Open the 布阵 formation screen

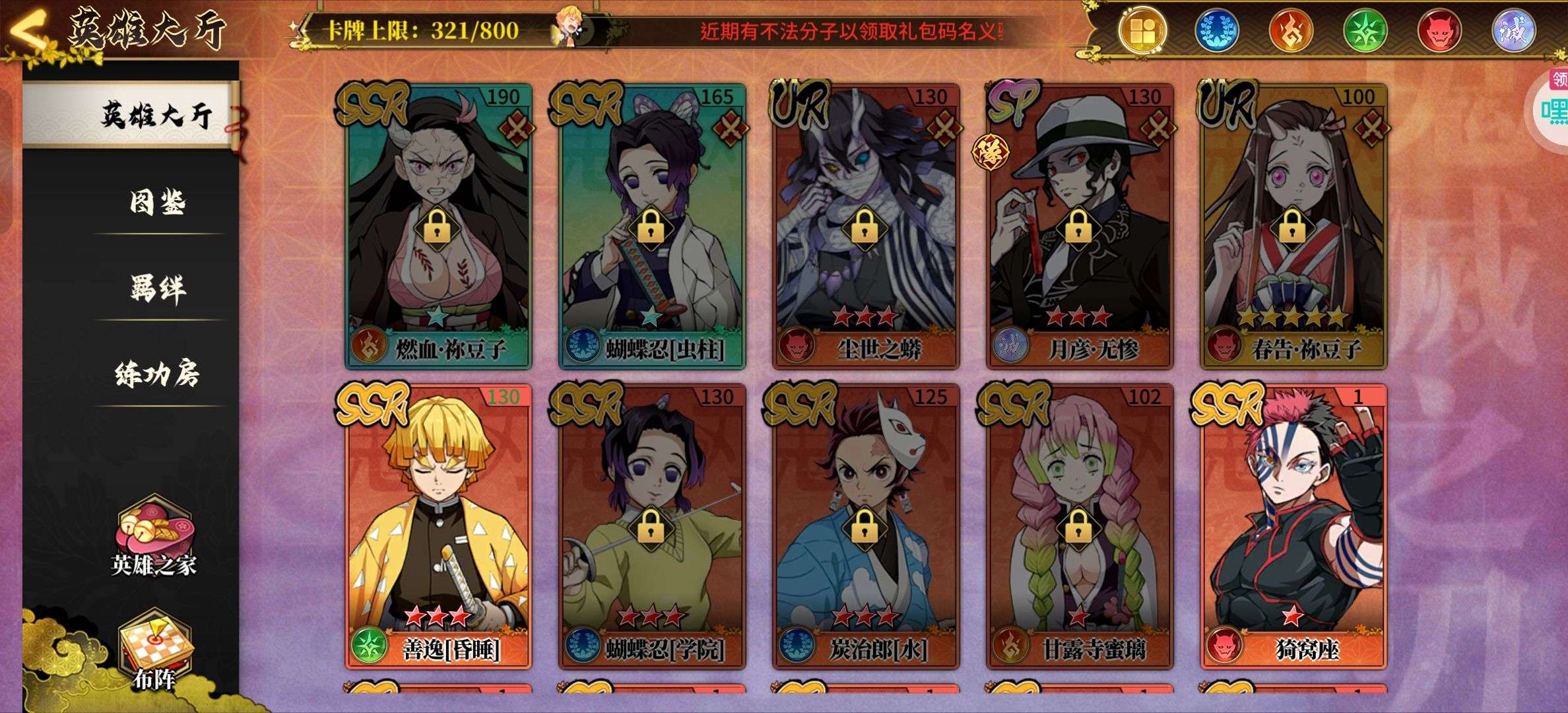pos(154,650)
